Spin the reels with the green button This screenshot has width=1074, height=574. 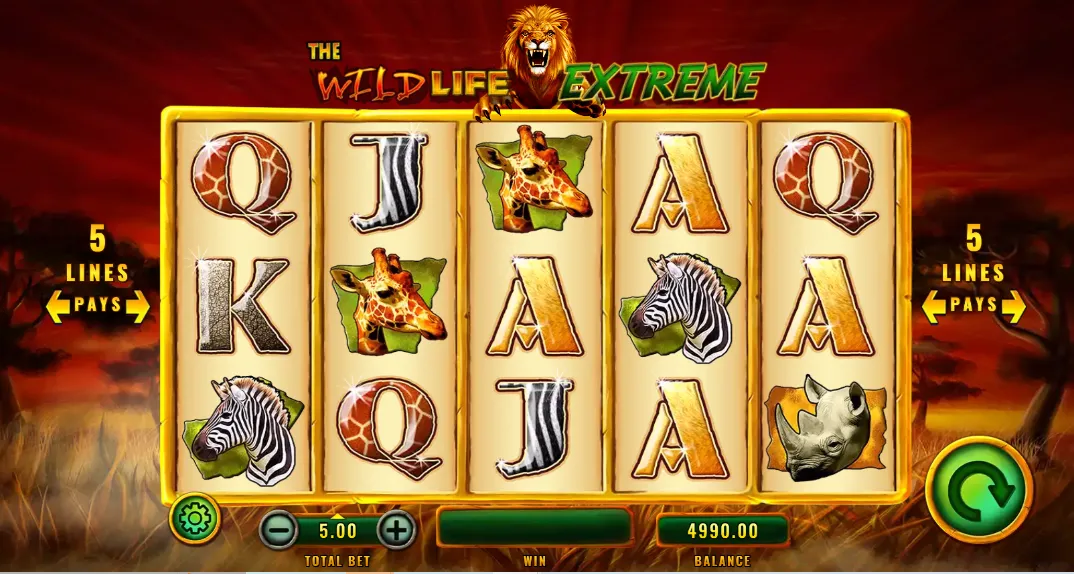[x=978, y=490]
